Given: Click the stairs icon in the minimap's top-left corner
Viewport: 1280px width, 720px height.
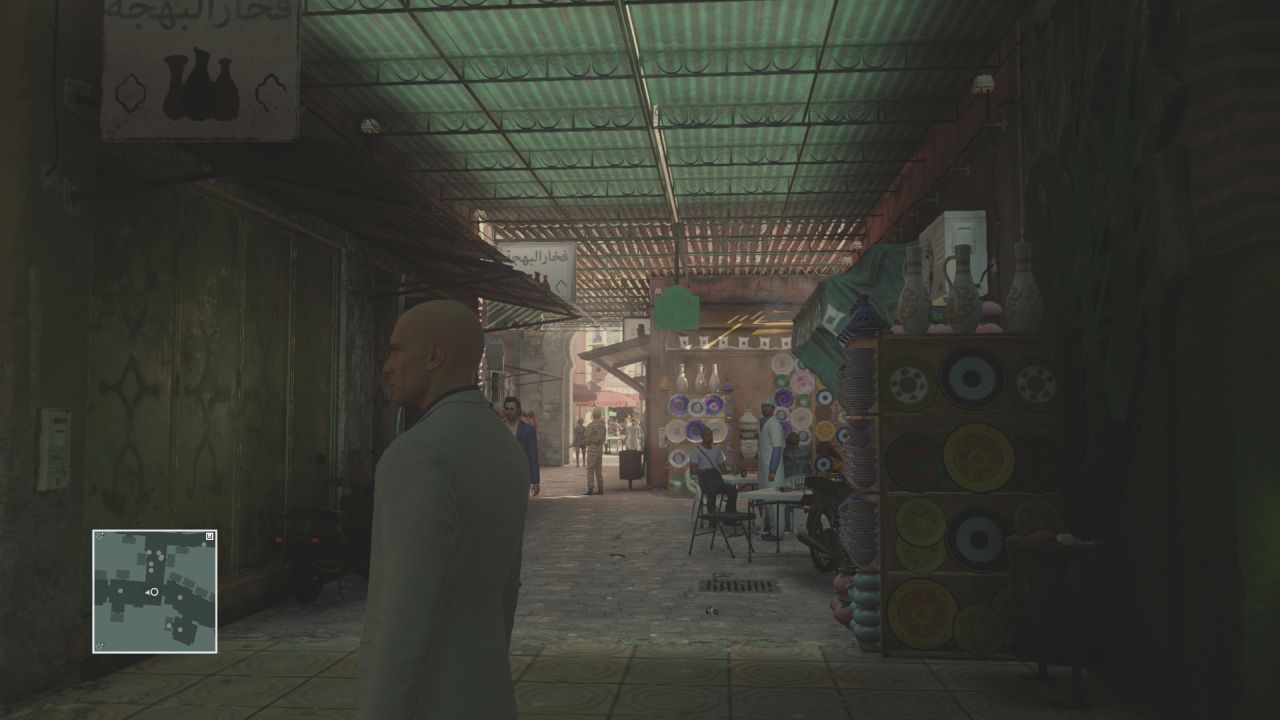Looking at the screenshot, I should [99, 536].
